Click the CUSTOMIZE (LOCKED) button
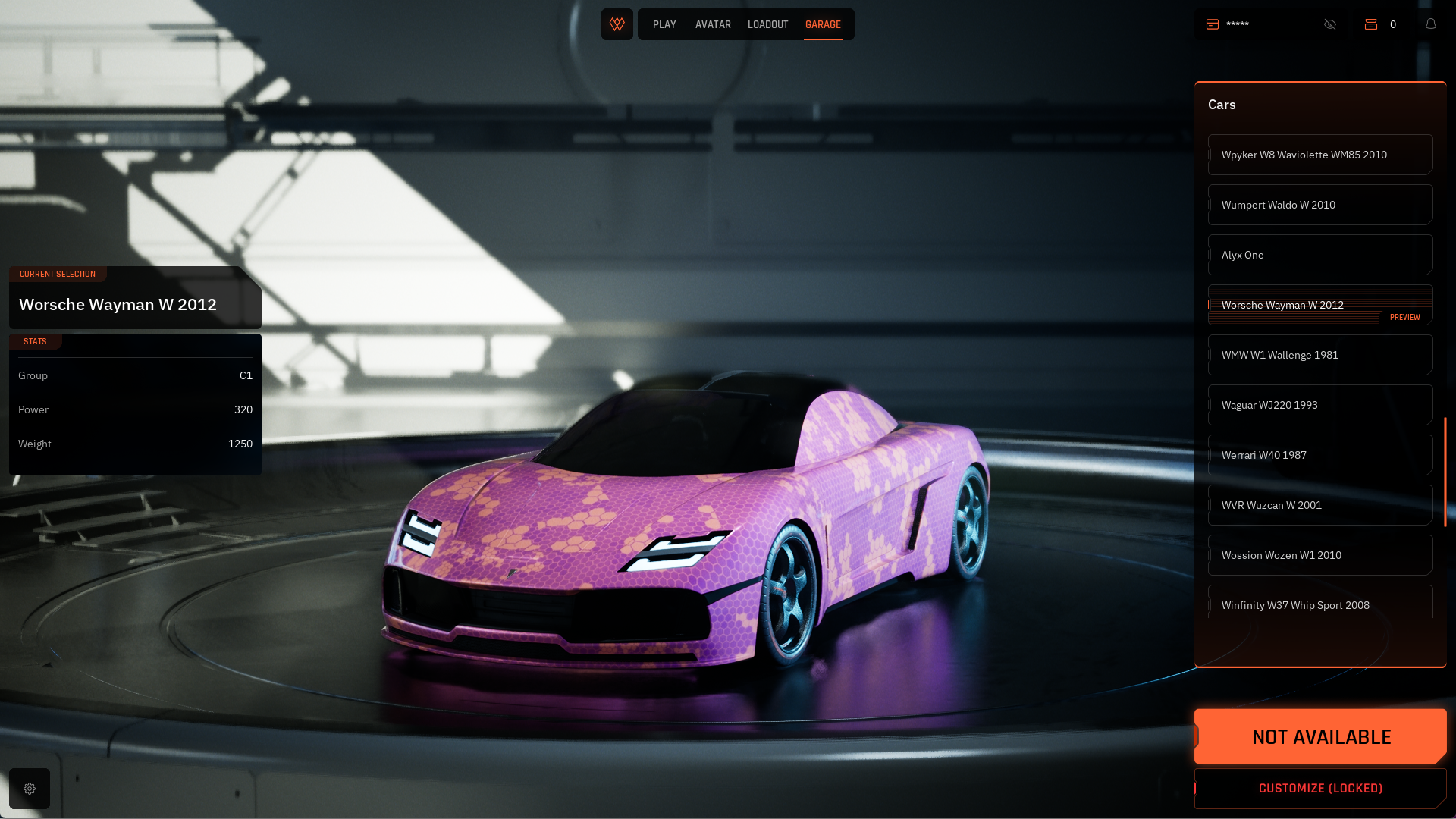 tap(1320, 789)
